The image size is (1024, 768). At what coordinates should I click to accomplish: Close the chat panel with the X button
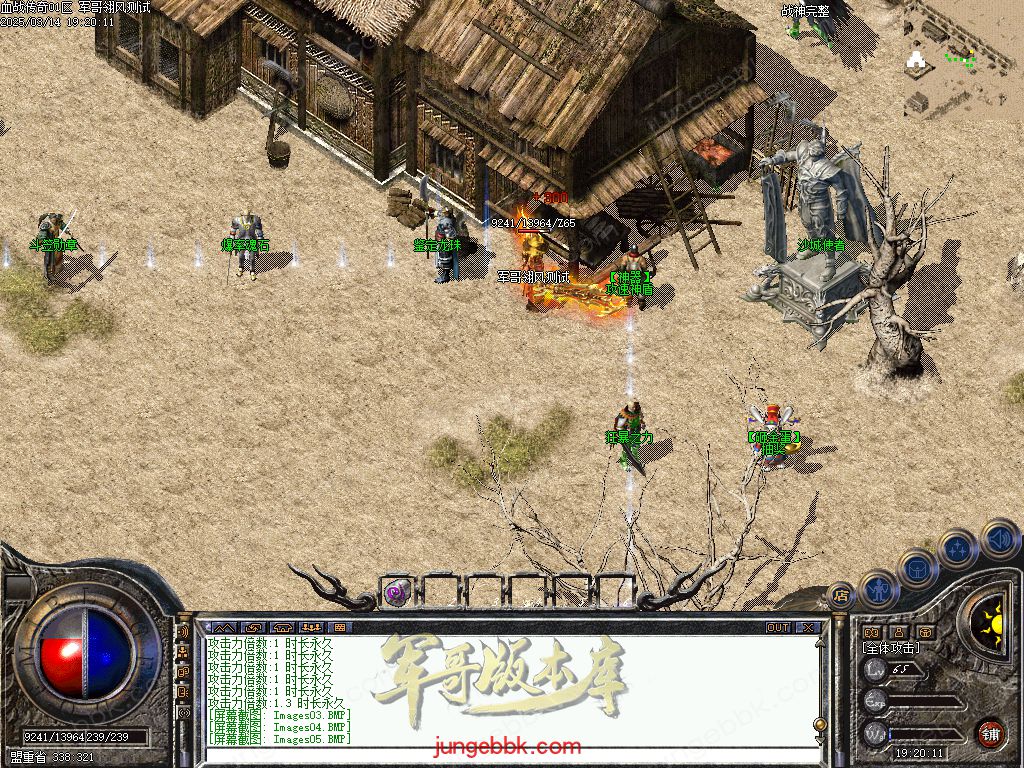tap(807, 627)
